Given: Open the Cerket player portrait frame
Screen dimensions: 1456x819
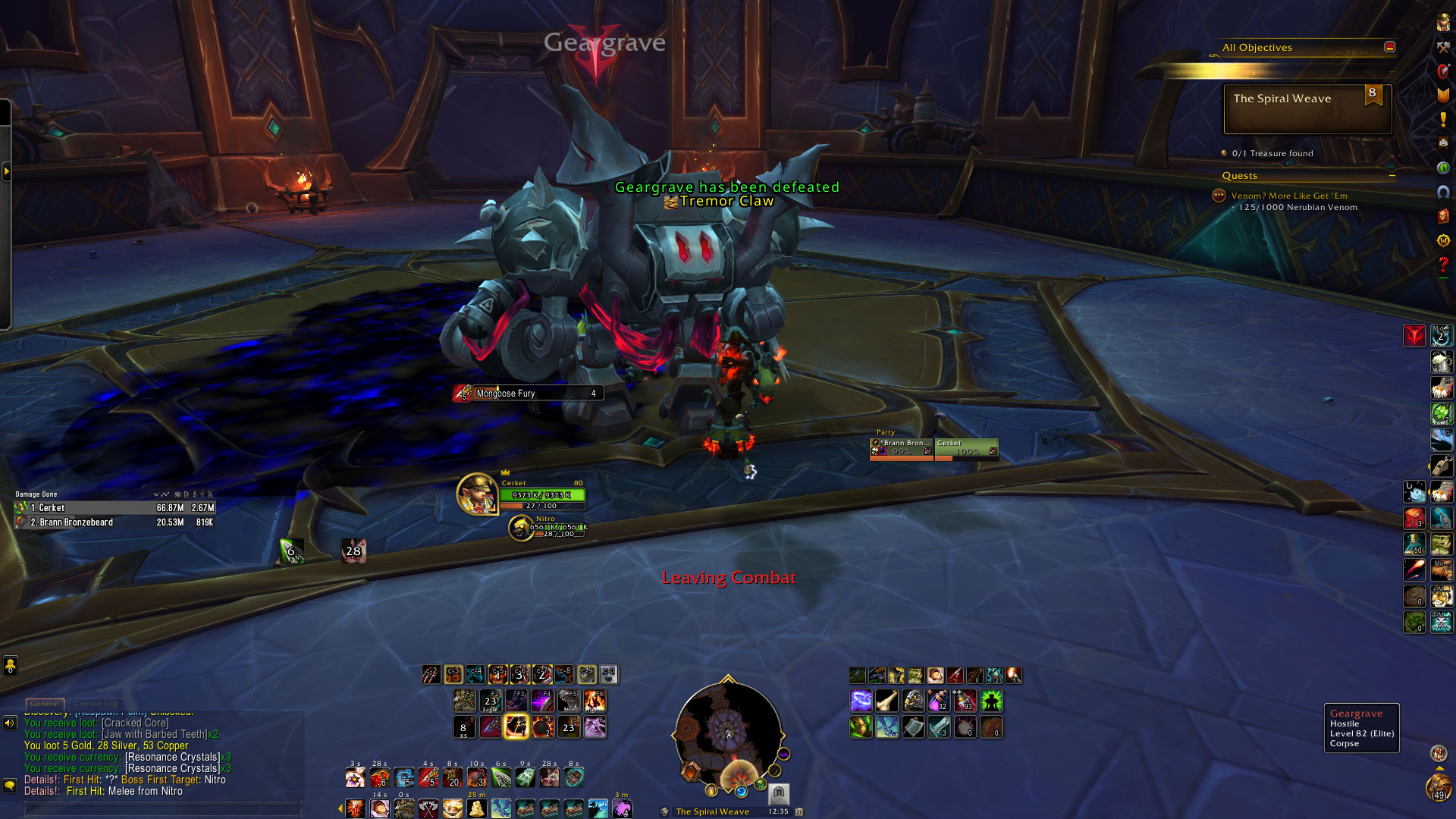Looking at the screenshot, I should 477,494.
